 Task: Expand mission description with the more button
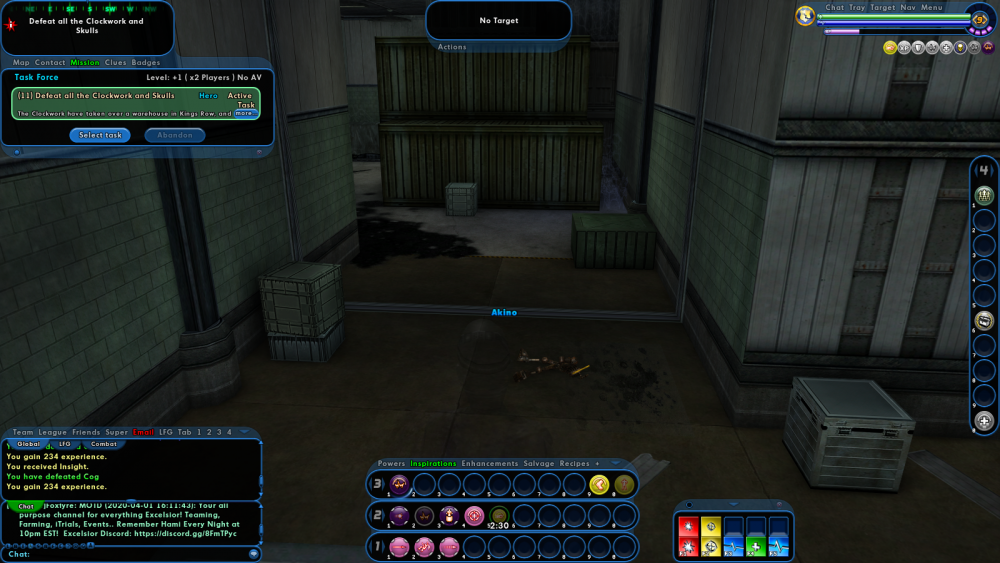pos(244,113)
